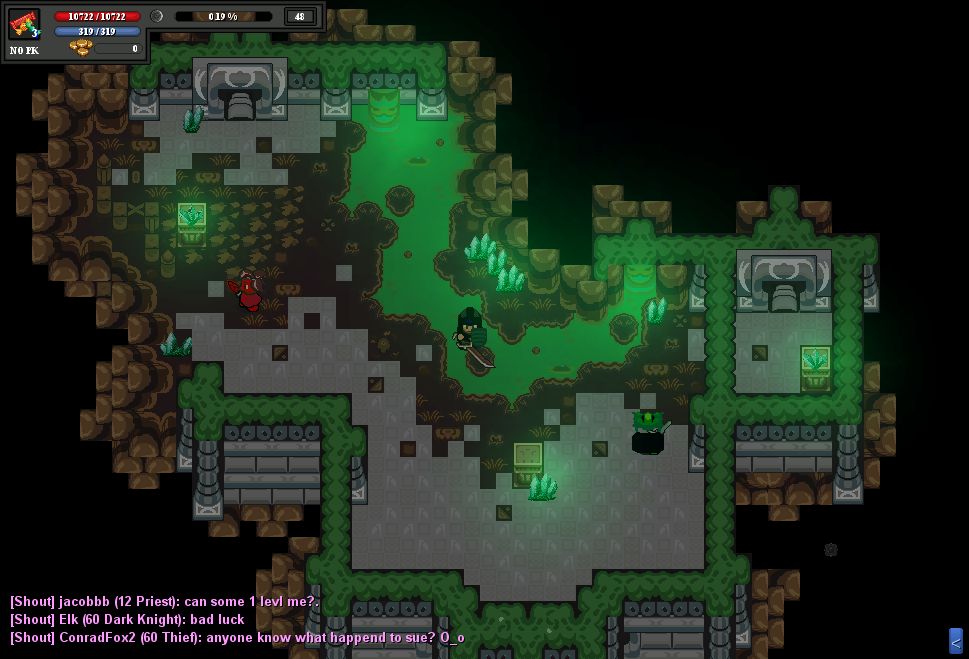Click ConradFox2's shout message in chat
This screenshot has width=969, height=659.
[237, 637]
